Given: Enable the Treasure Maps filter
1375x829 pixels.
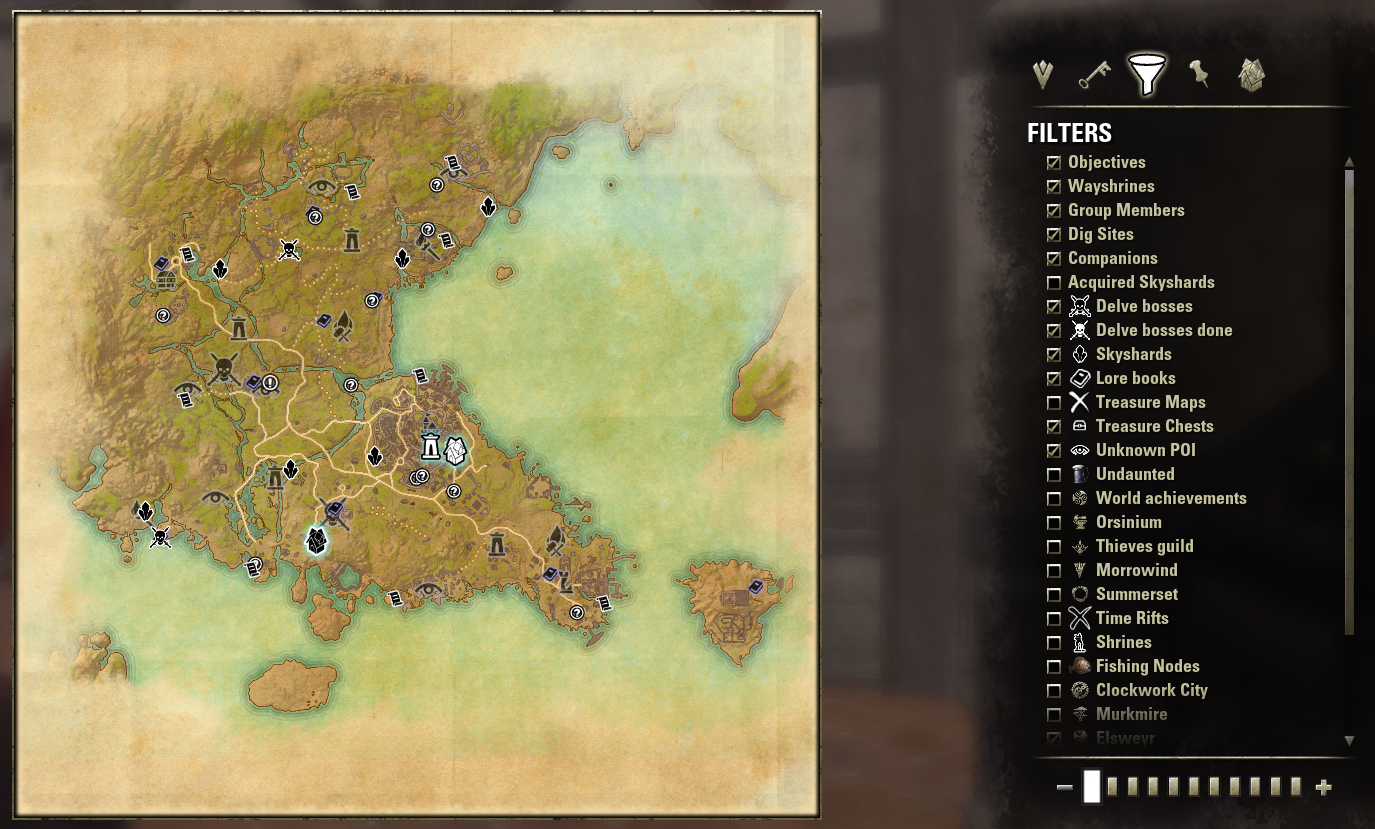Looking at the screenshot, I should point(1054,402).
